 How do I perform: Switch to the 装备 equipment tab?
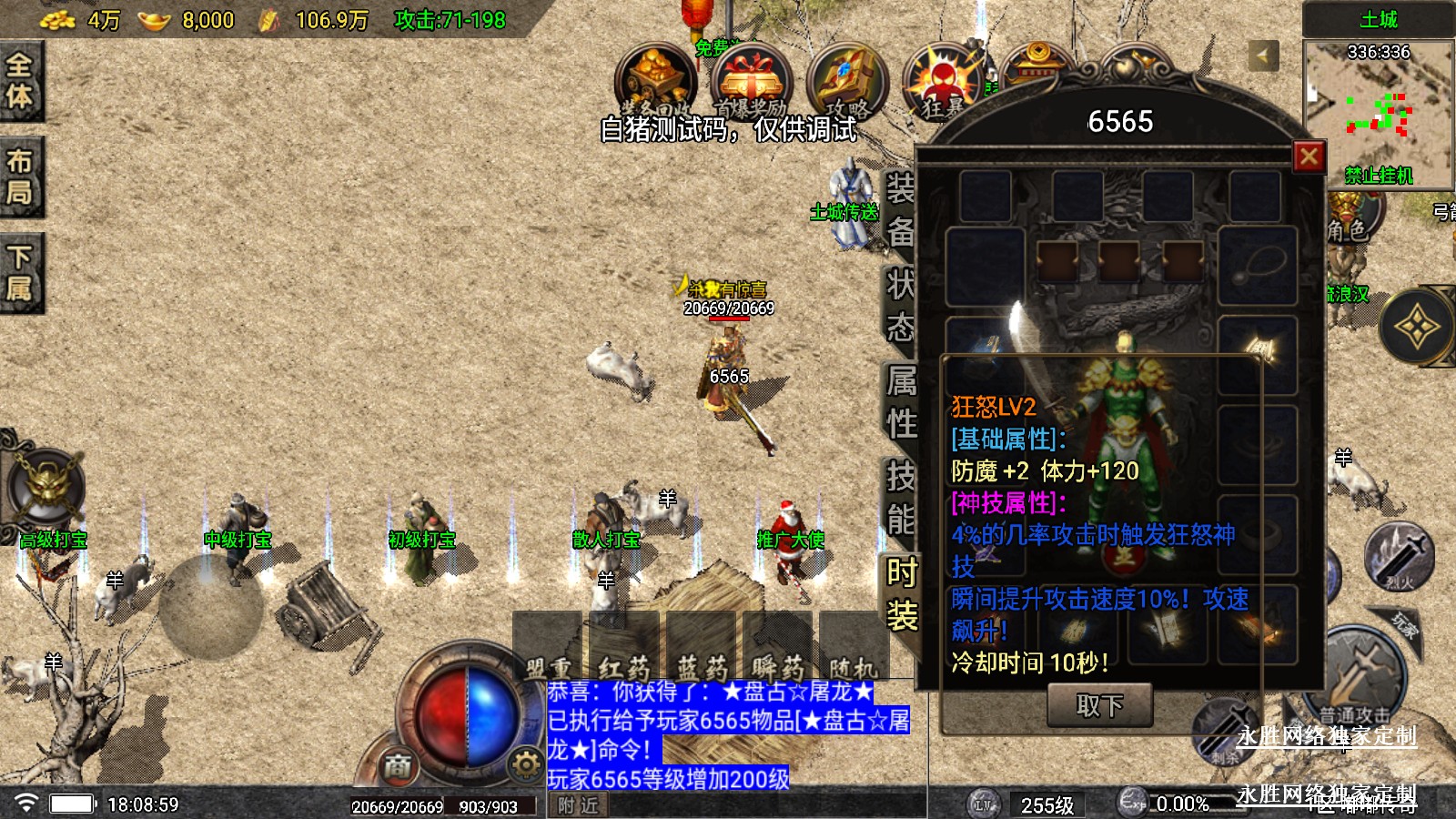(900, 211)
